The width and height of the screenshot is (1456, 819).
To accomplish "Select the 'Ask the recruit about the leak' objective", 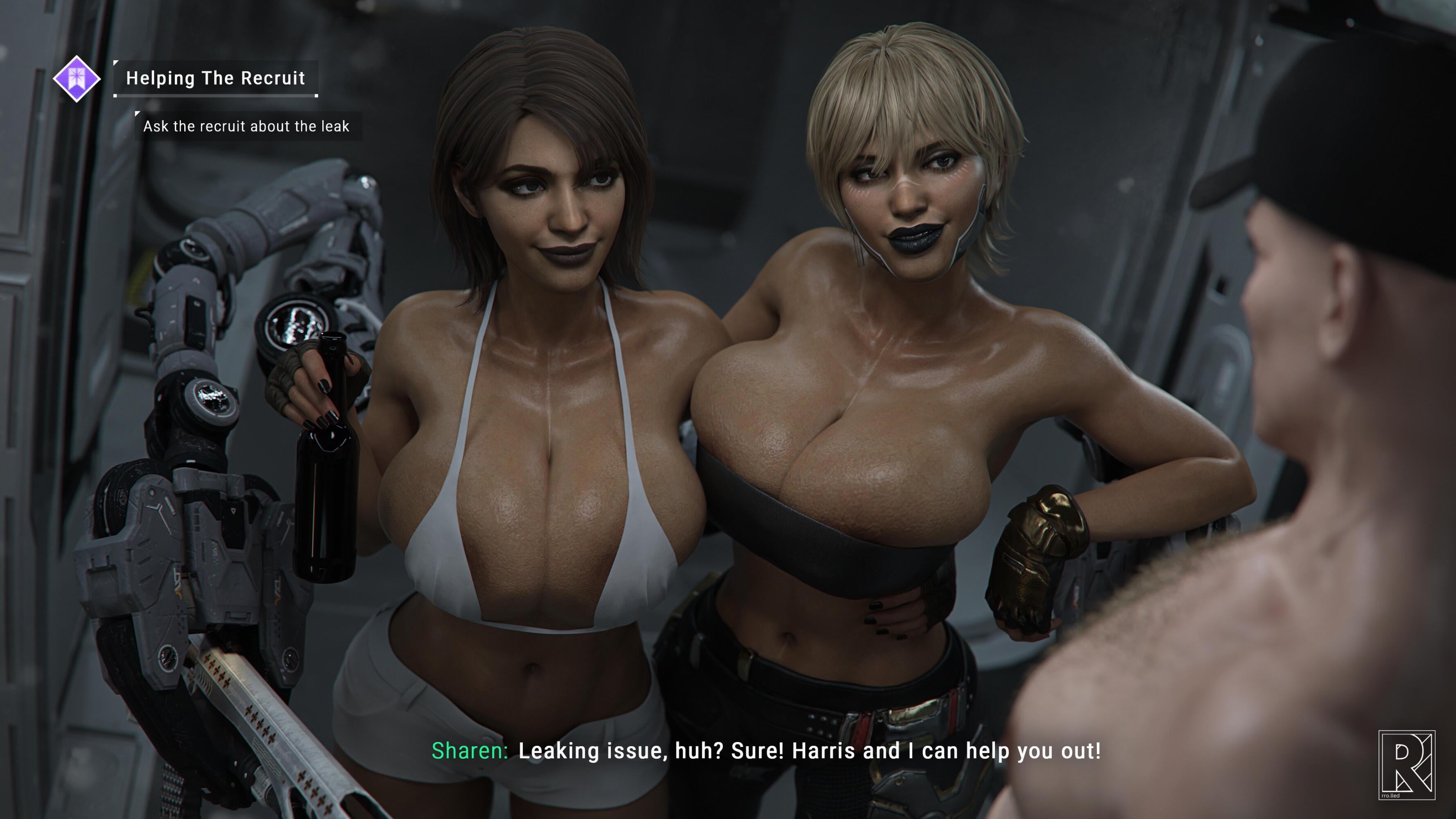I will 246,126.
